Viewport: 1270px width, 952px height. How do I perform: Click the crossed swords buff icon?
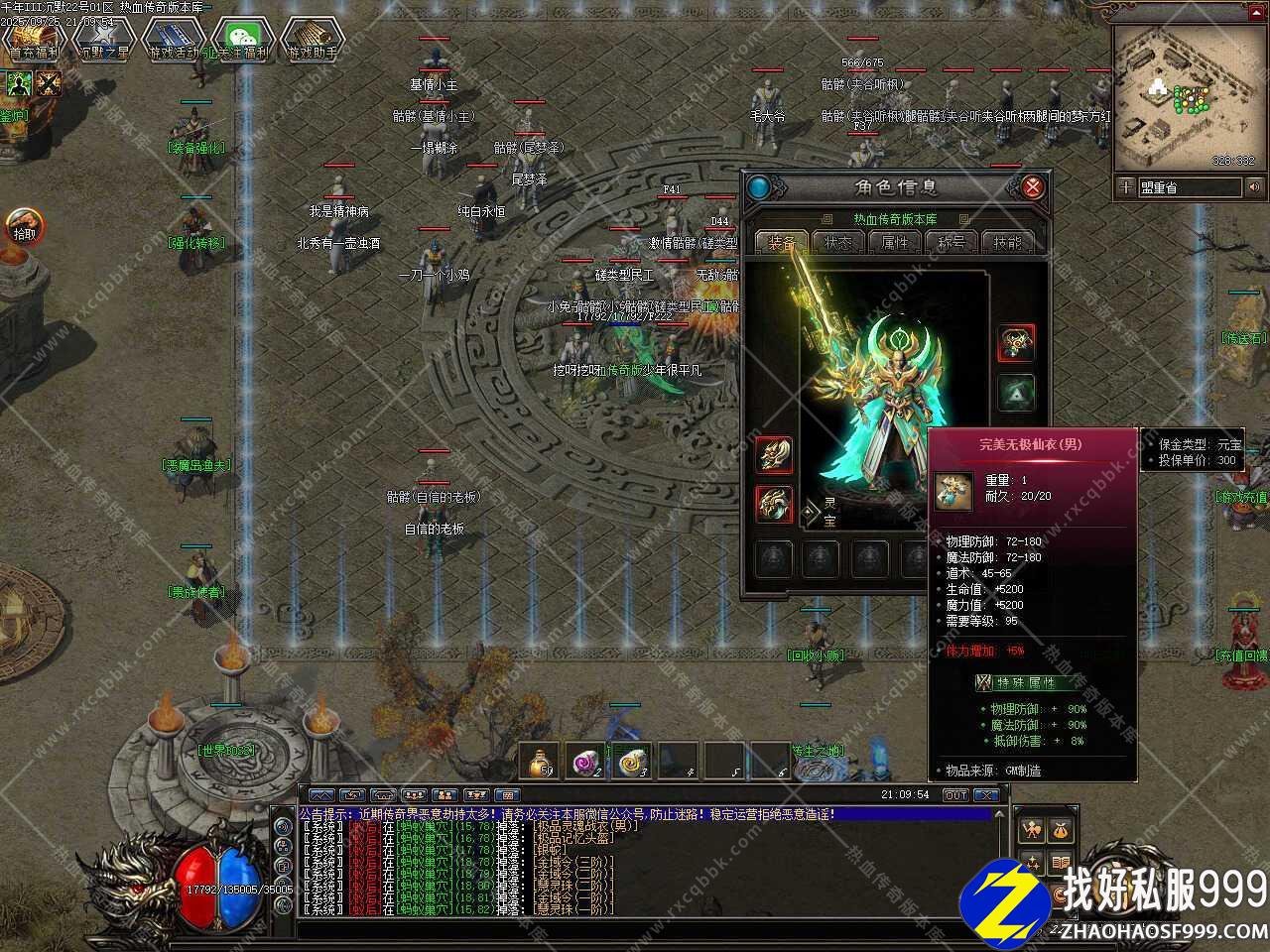tap(49, 83)
